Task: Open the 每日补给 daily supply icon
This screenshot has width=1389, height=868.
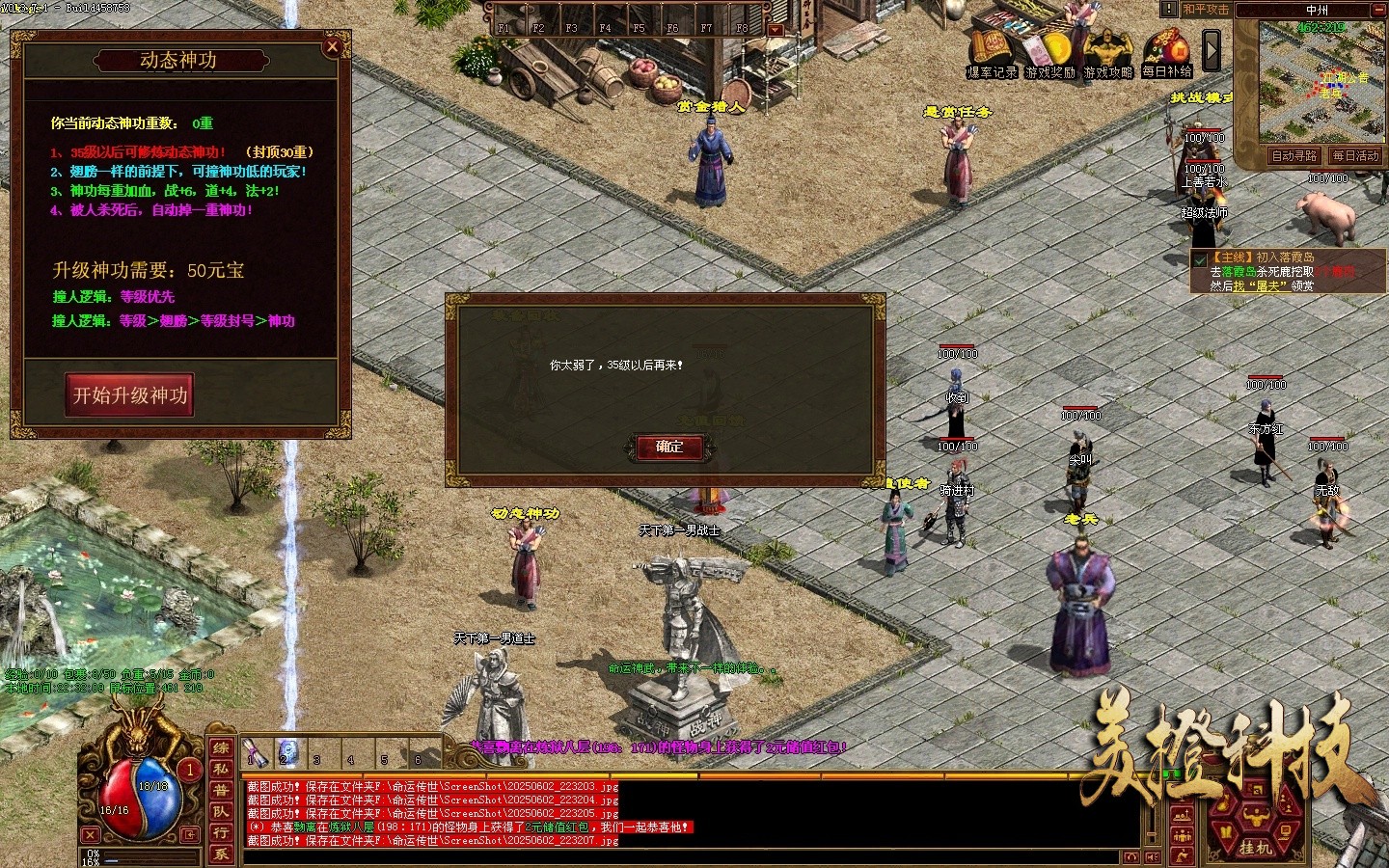Action: pyautogui.click(x=1166, y=54)
